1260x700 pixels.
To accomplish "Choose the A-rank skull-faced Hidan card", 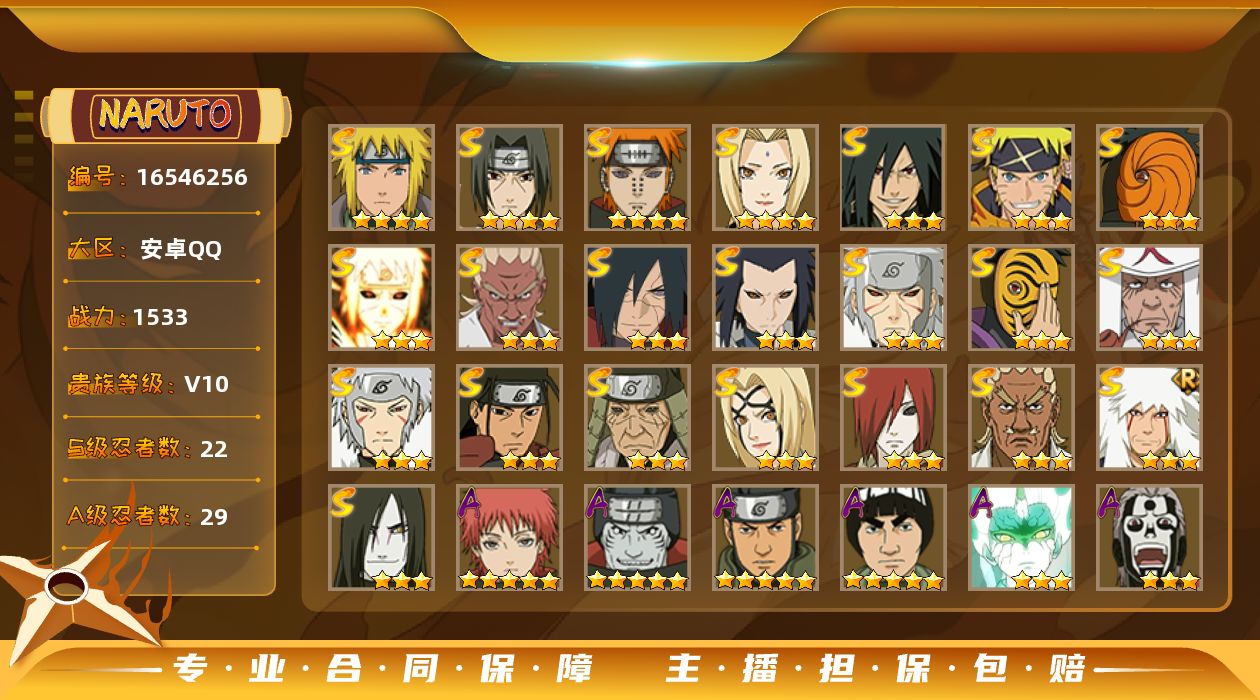I will pos(1149,537).
